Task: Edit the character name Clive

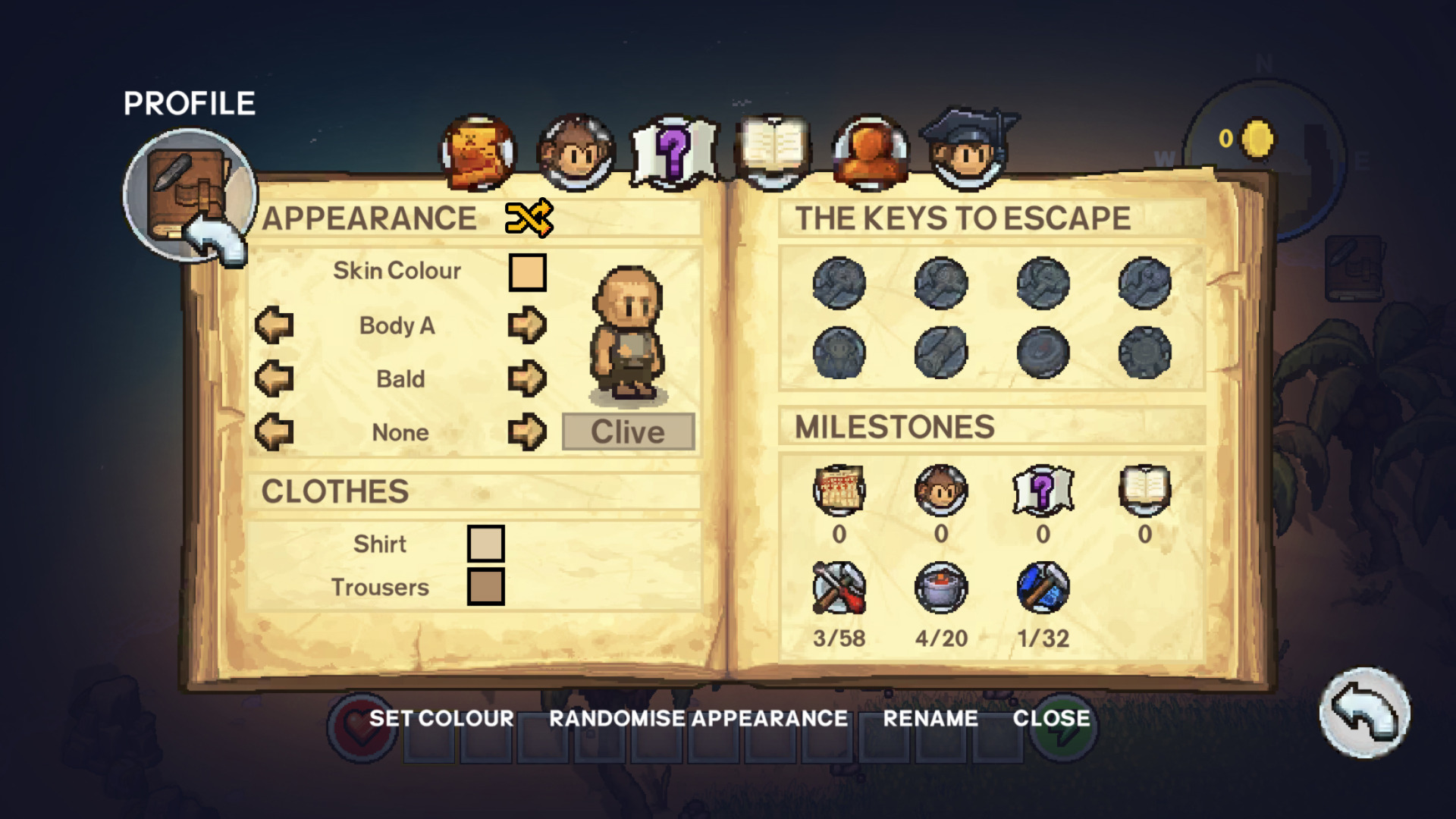Action: click(628, 432)
